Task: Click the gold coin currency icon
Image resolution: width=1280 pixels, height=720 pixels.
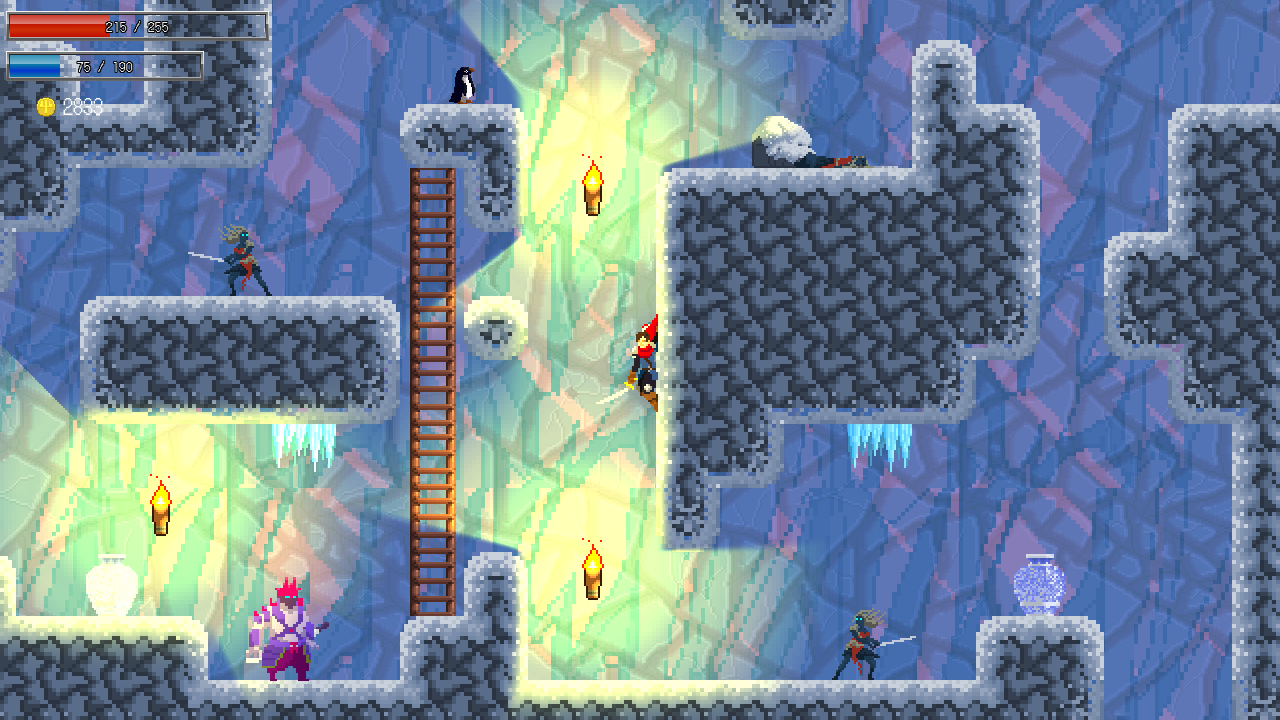Action: (x=45, y=107)
